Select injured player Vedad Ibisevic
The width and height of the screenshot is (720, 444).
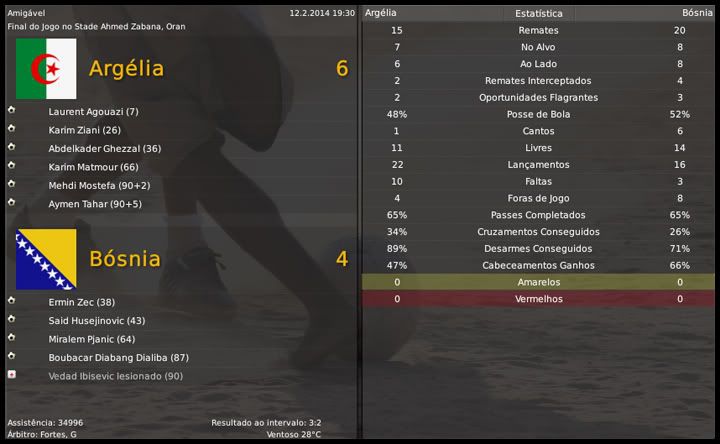click(x=115, y=376)
